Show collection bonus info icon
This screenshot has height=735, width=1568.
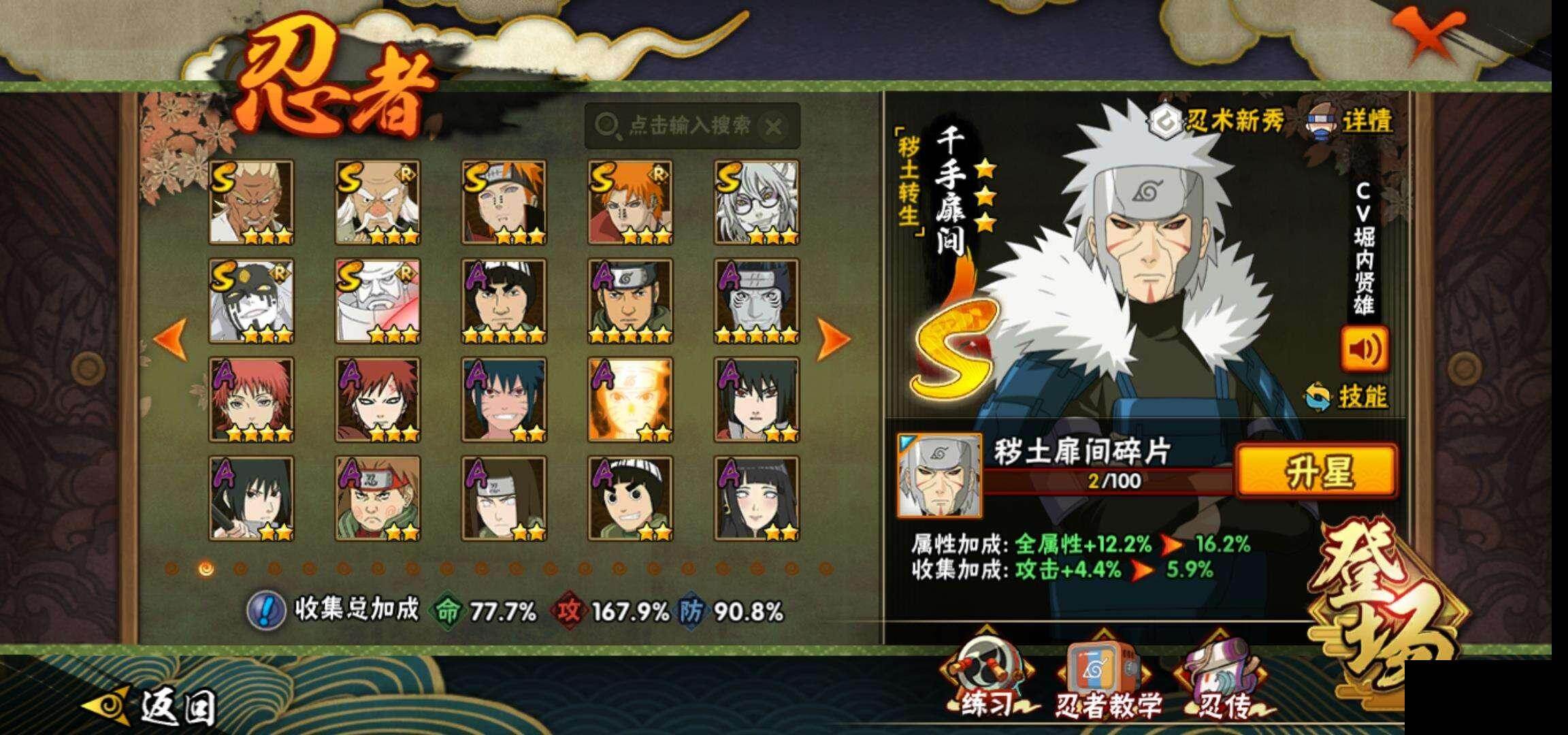[265, 610]
